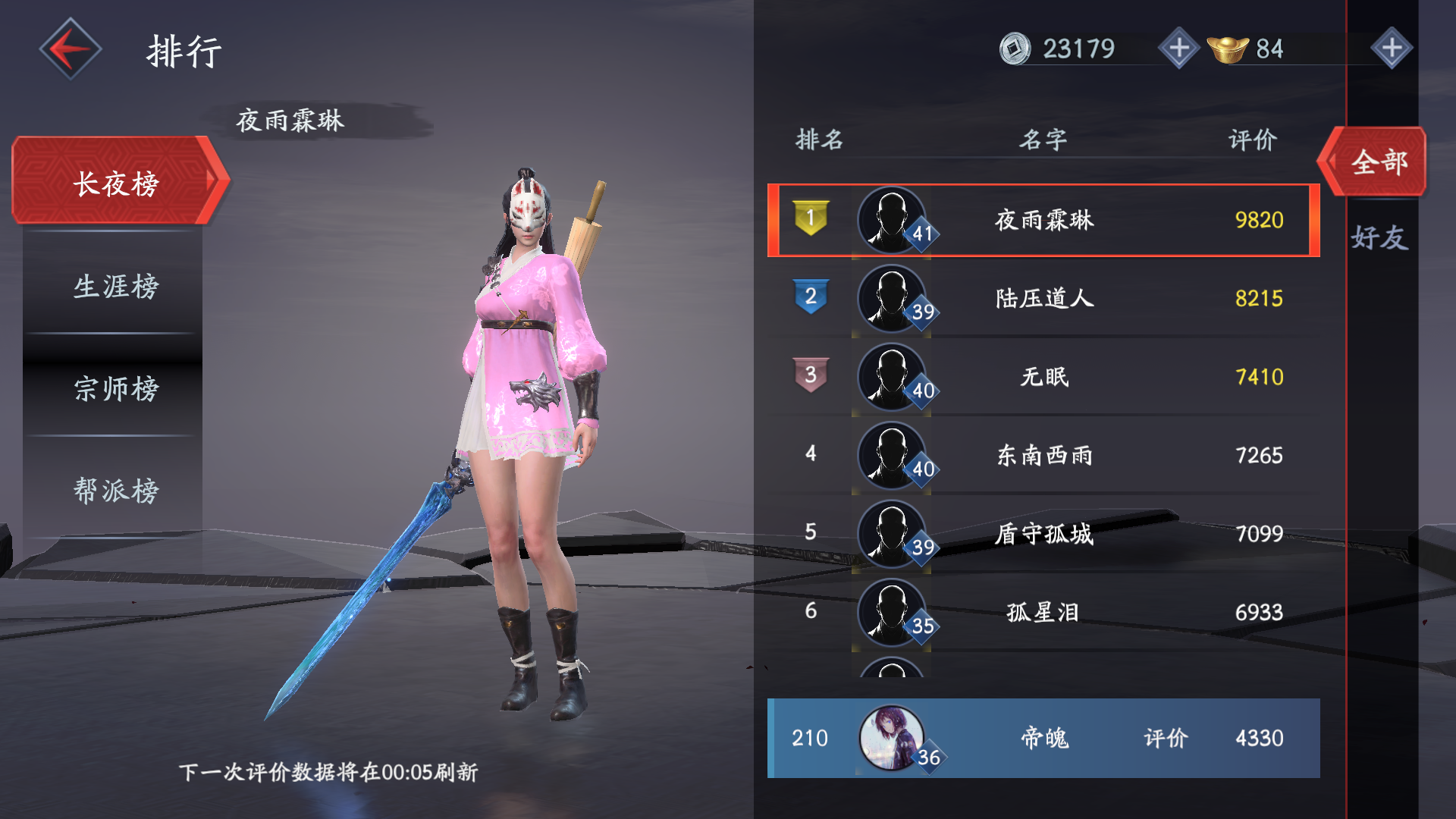Open 夜雨霖琳's avatar portrait
The image size is (1456, 819).
893,221
